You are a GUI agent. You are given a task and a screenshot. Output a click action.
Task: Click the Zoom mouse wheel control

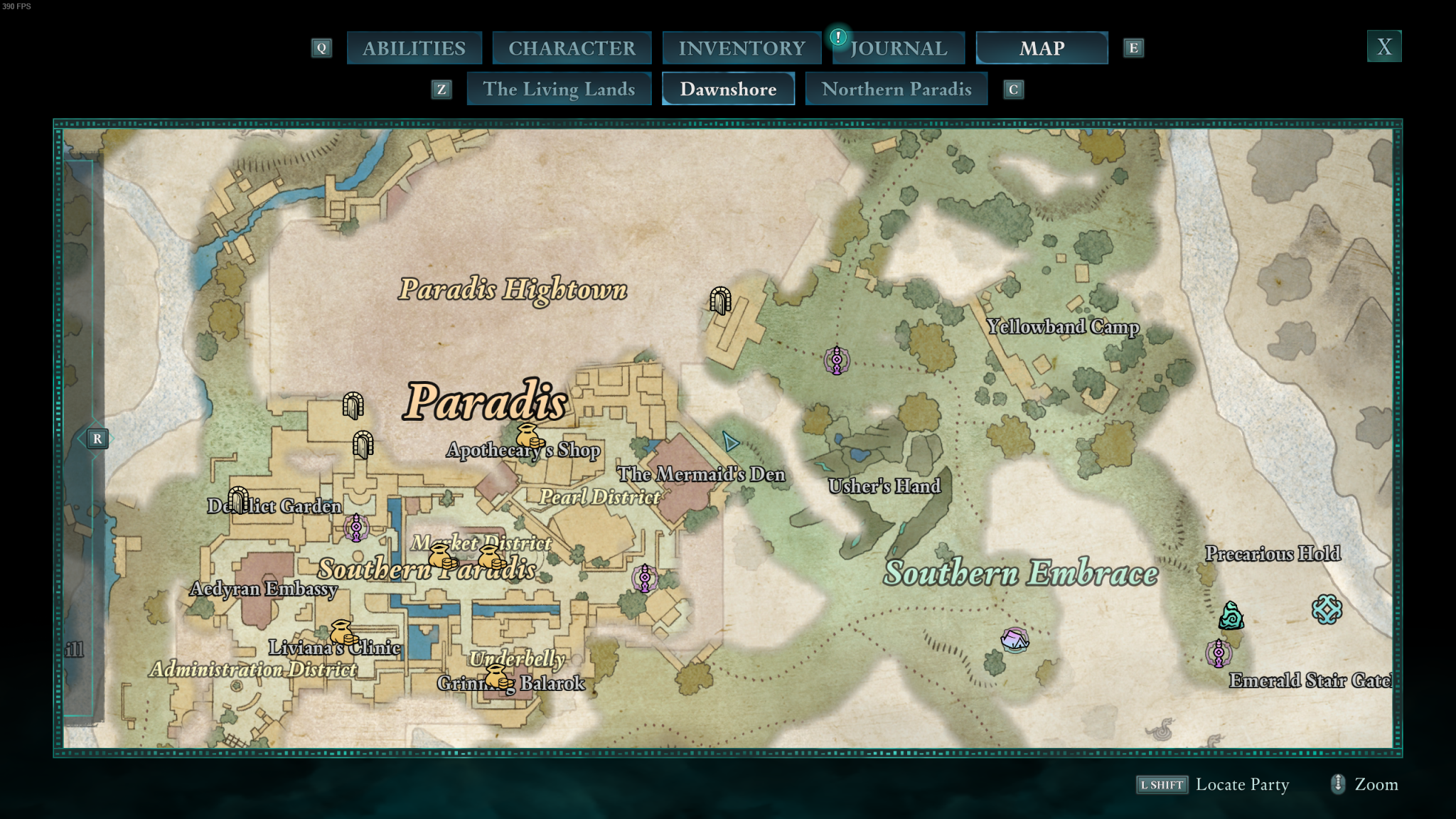point(1339,785)
